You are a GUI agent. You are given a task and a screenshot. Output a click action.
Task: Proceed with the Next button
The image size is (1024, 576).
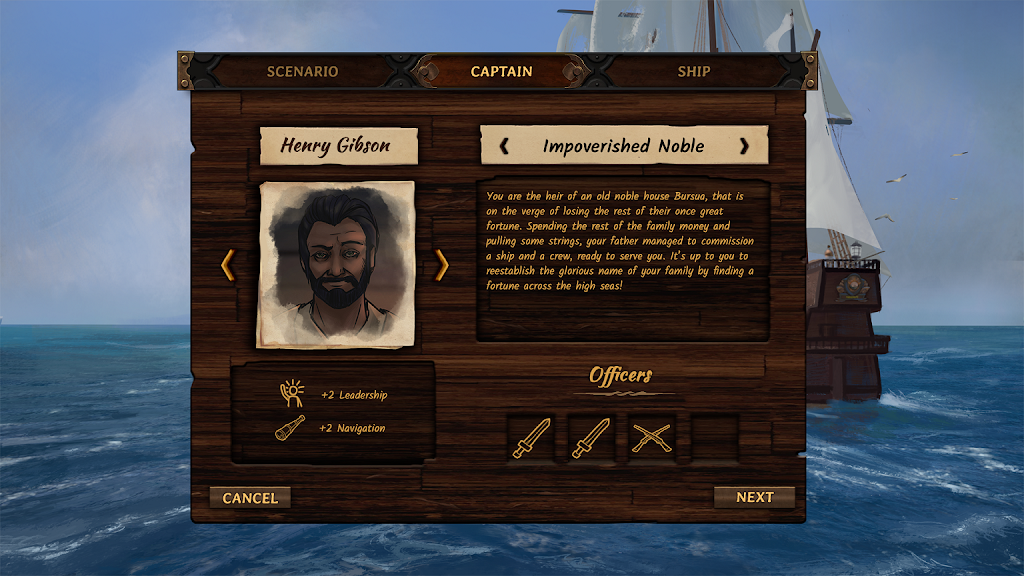[754, 497]
